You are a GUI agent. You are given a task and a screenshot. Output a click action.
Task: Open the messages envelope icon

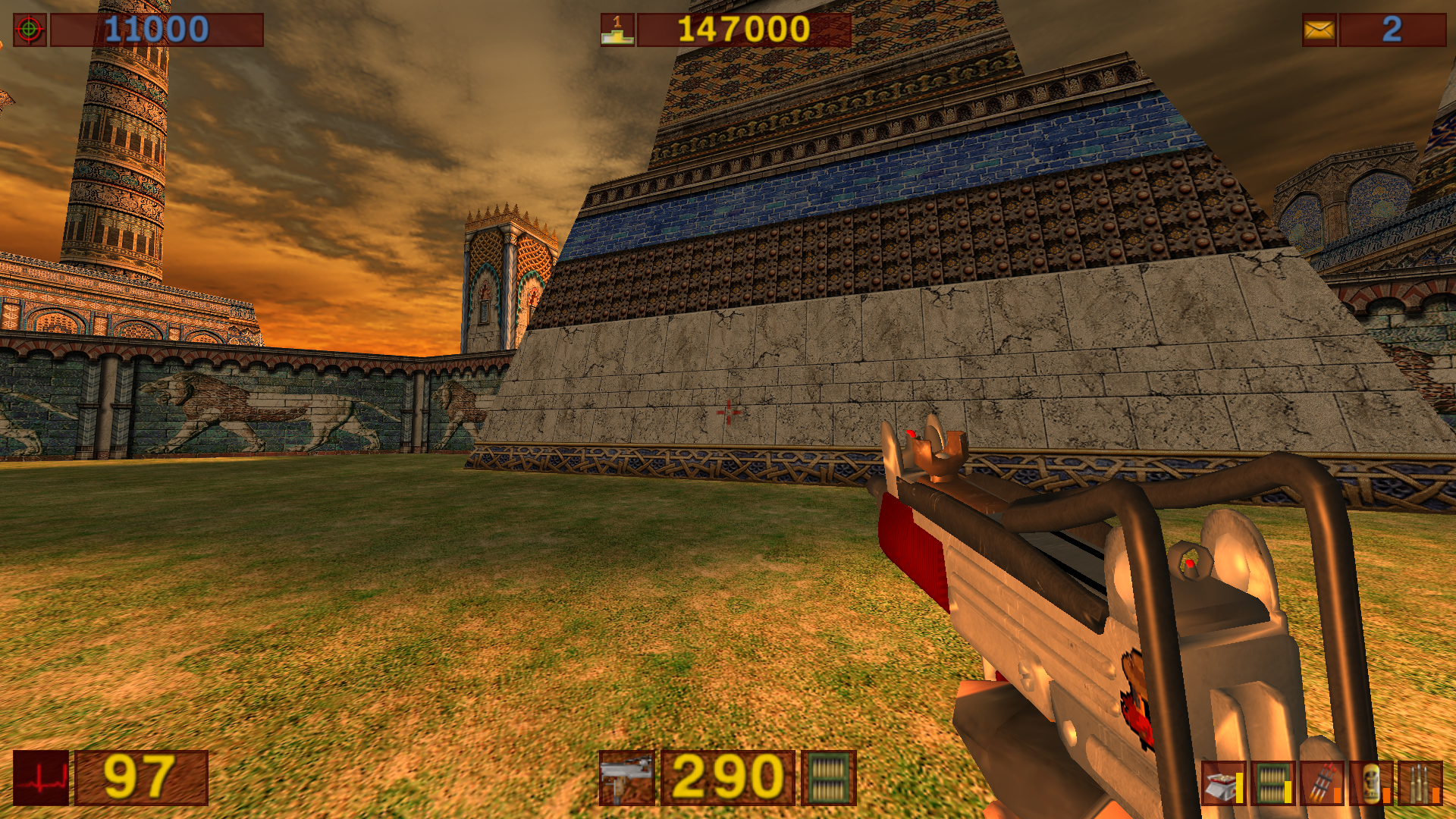pos(1319,30)
